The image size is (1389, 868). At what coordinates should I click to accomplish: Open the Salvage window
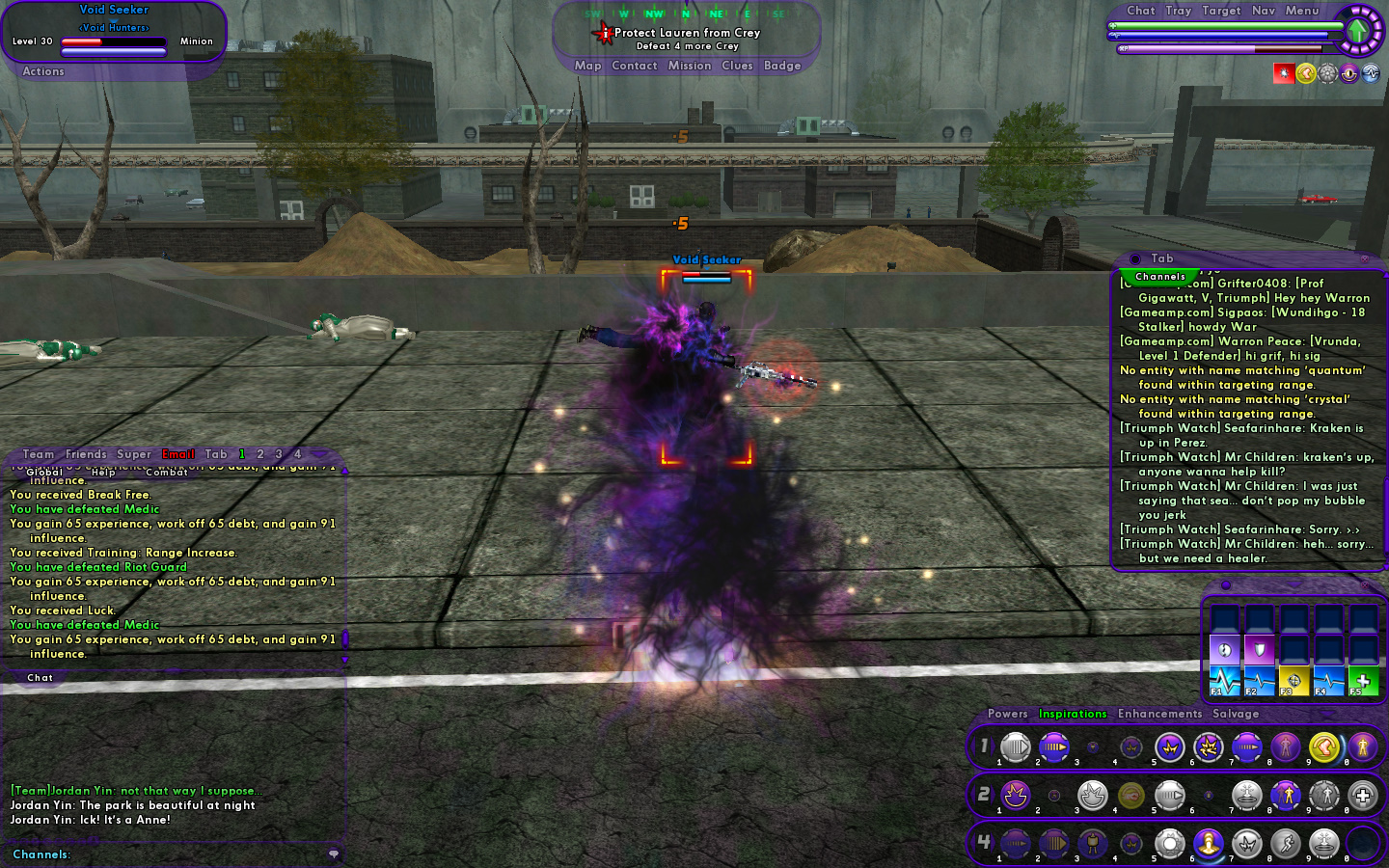tap(1236, 714)
